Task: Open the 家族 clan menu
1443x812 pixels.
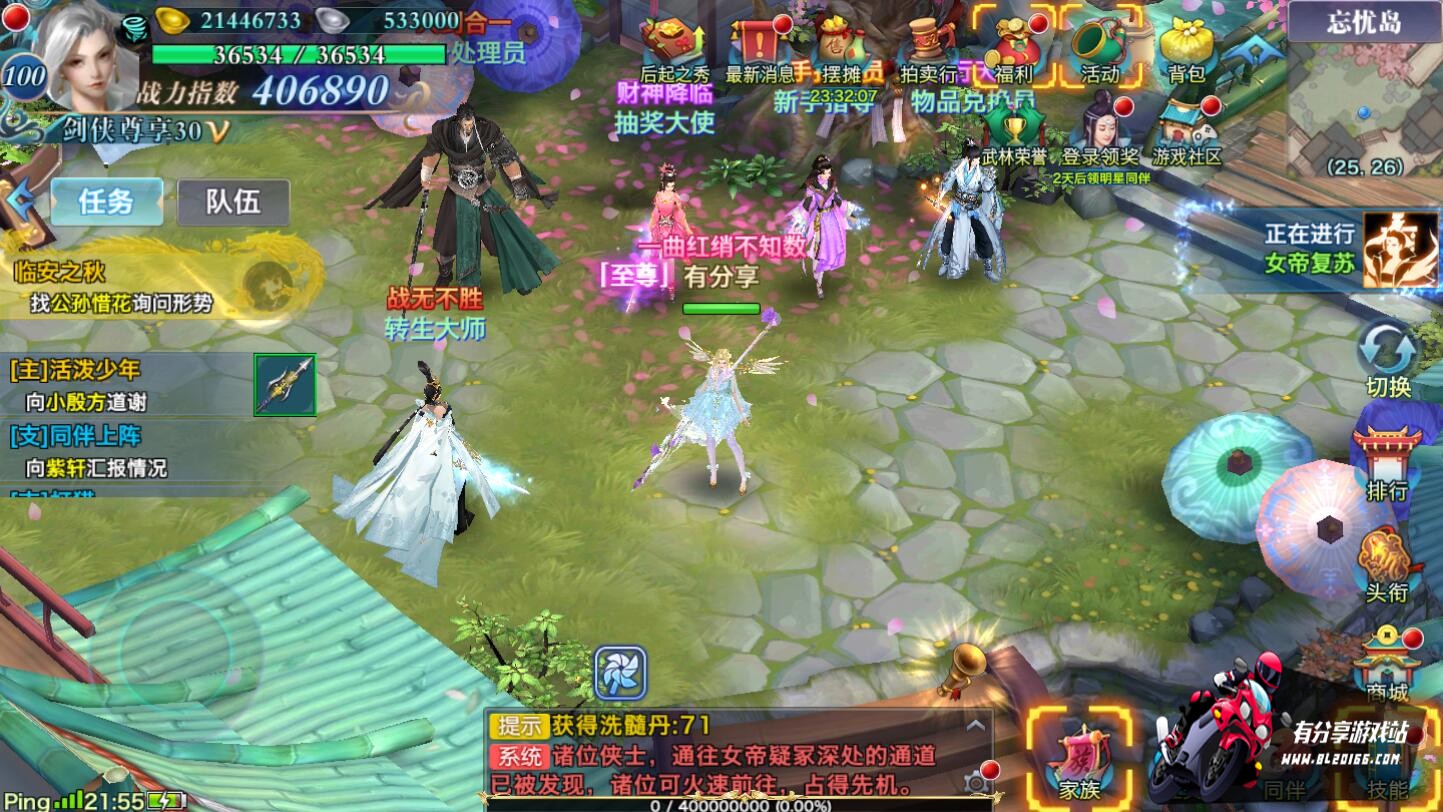Action: pos(1080,762)
